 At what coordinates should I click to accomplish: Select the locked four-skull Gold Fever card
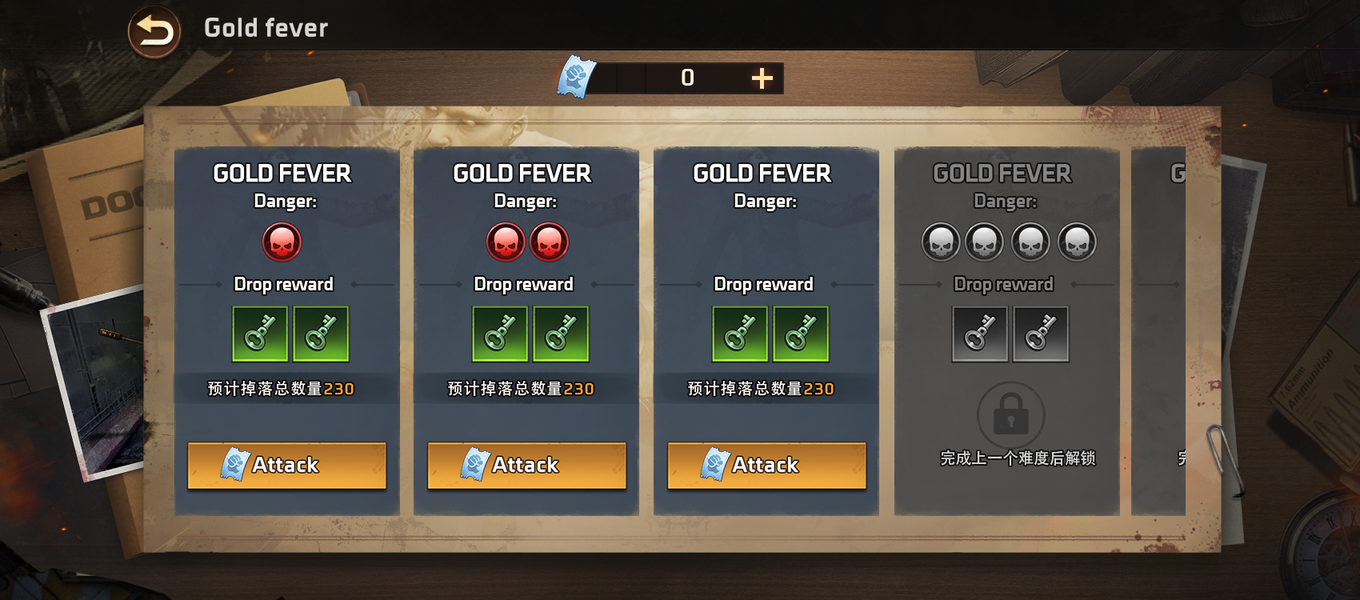(x=1006, y=330)
